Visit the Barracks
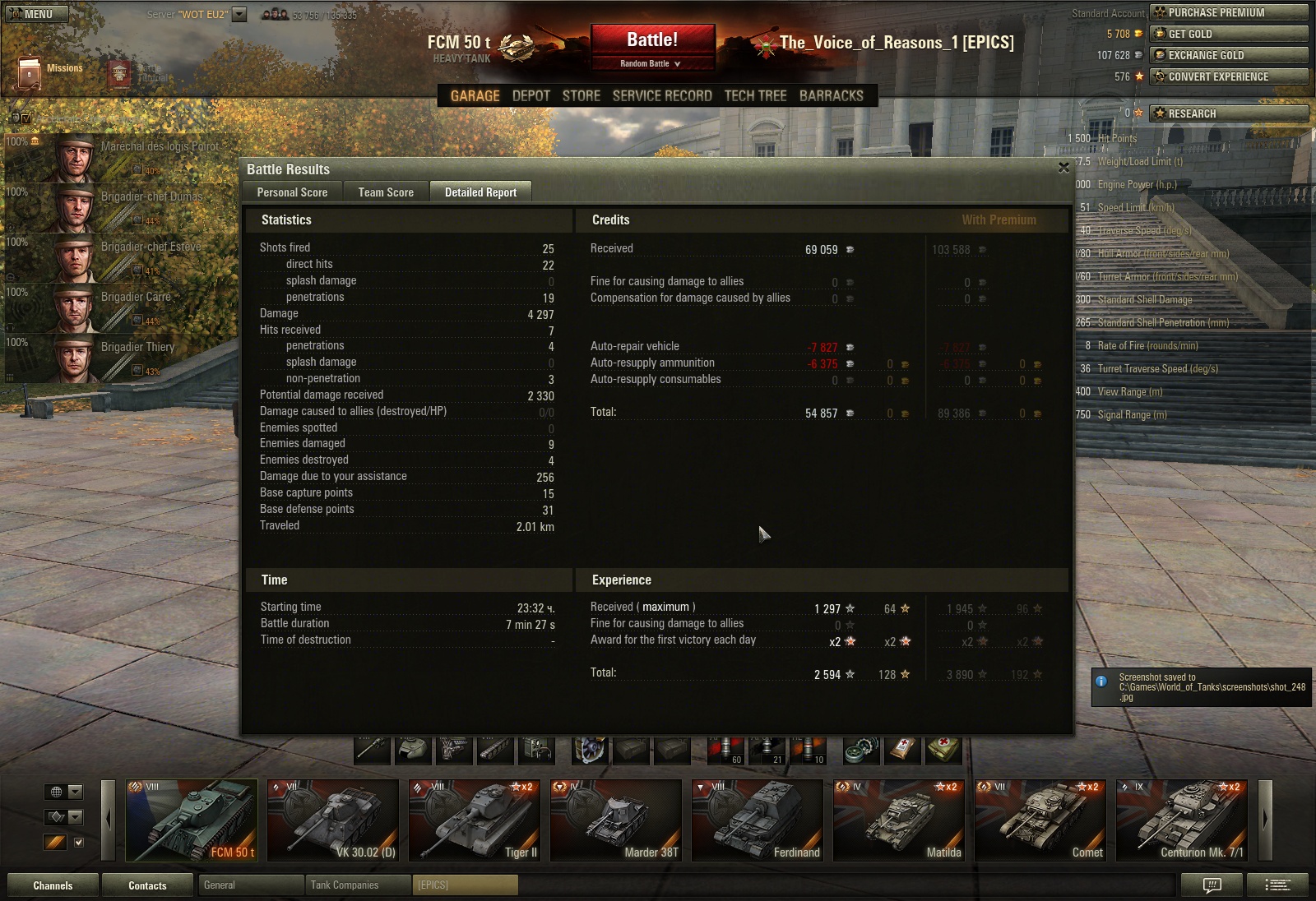Screen dimensions: 1316x901 pos(831,95)
